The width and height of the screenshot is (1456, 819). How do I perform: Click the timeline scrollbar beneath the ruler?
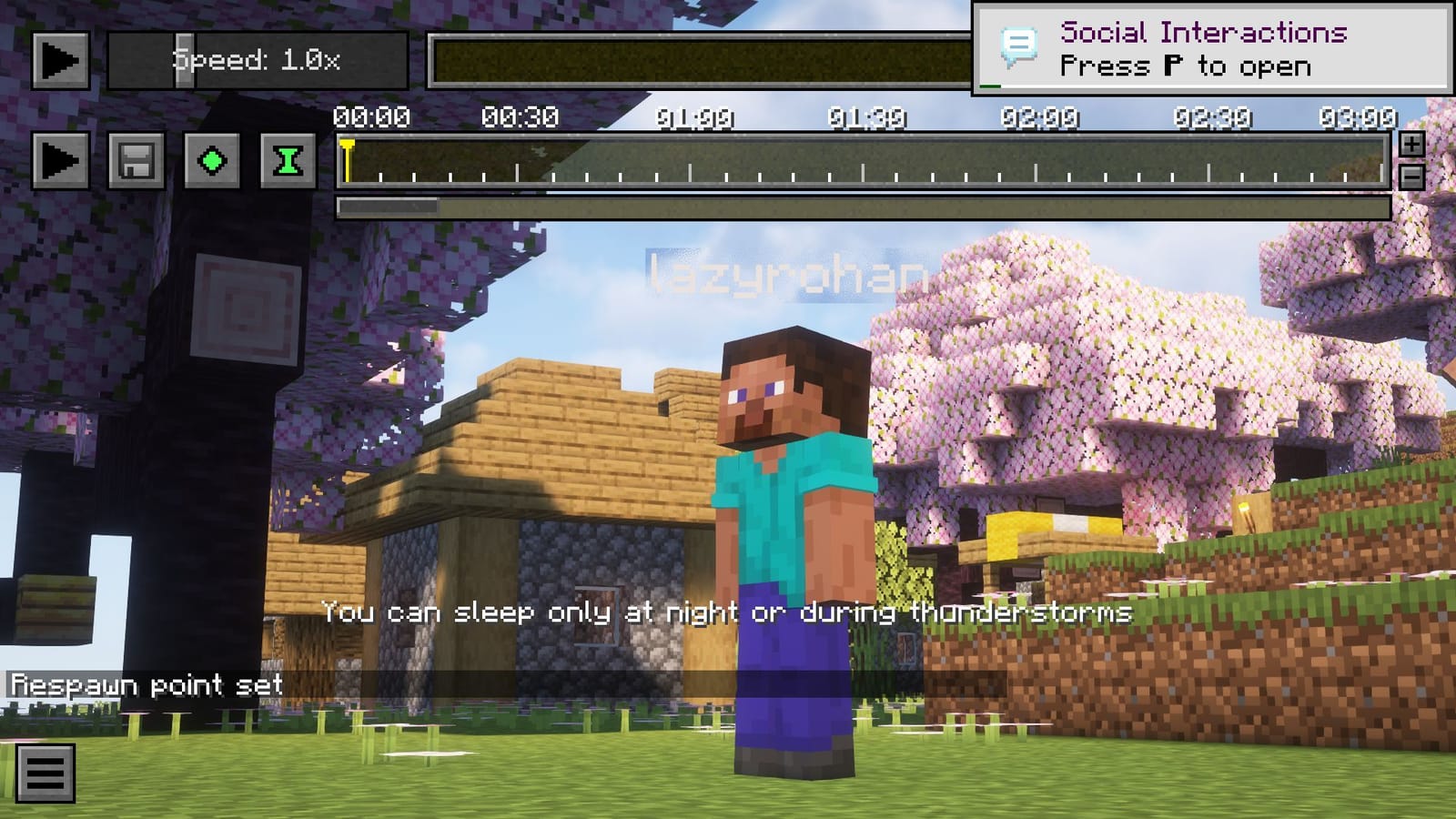pyautogui.click(x=387, y=207)
